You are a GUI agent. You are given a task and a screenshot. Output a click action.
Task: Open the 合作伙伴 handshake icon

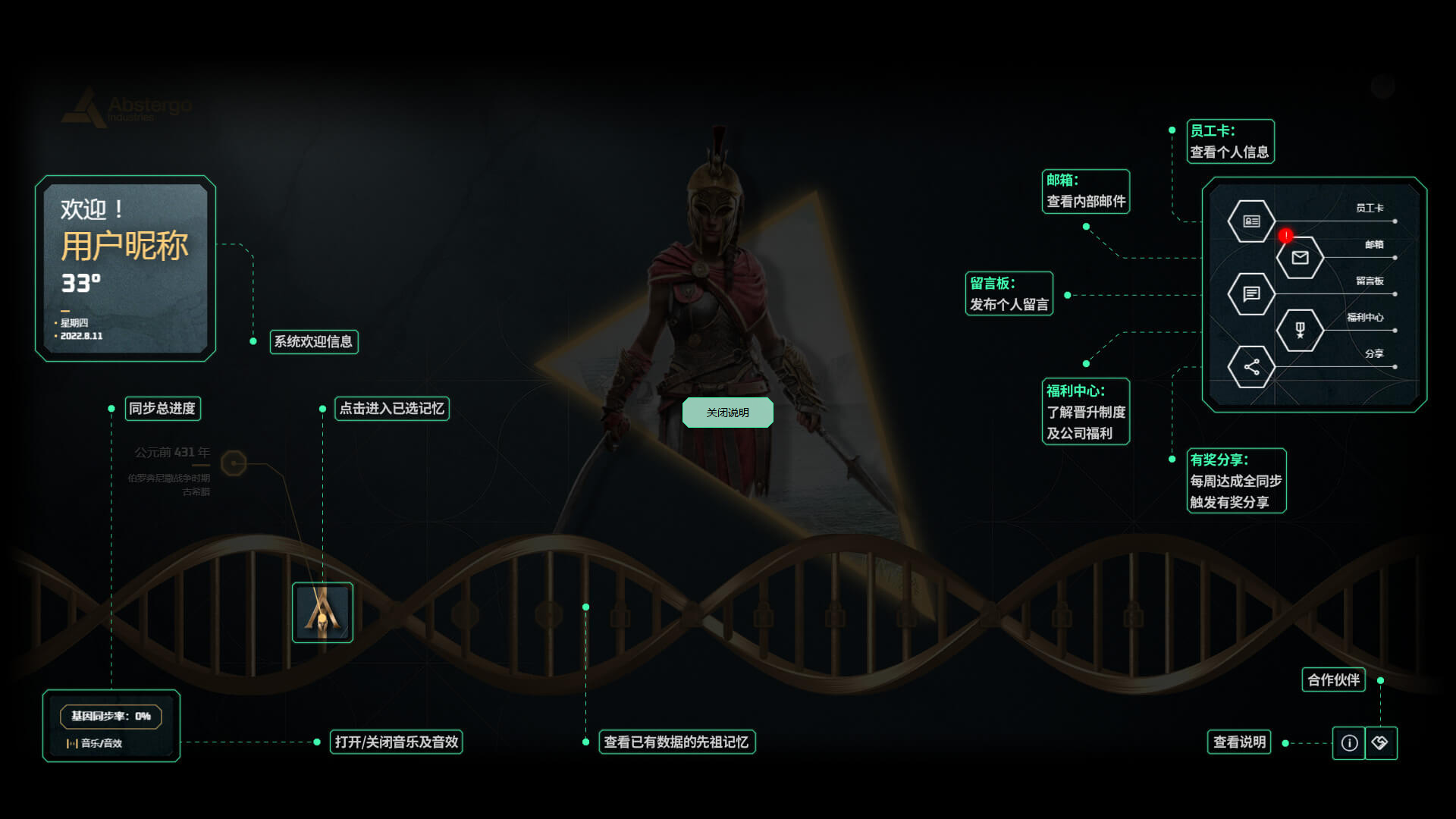pos(1380,743)
